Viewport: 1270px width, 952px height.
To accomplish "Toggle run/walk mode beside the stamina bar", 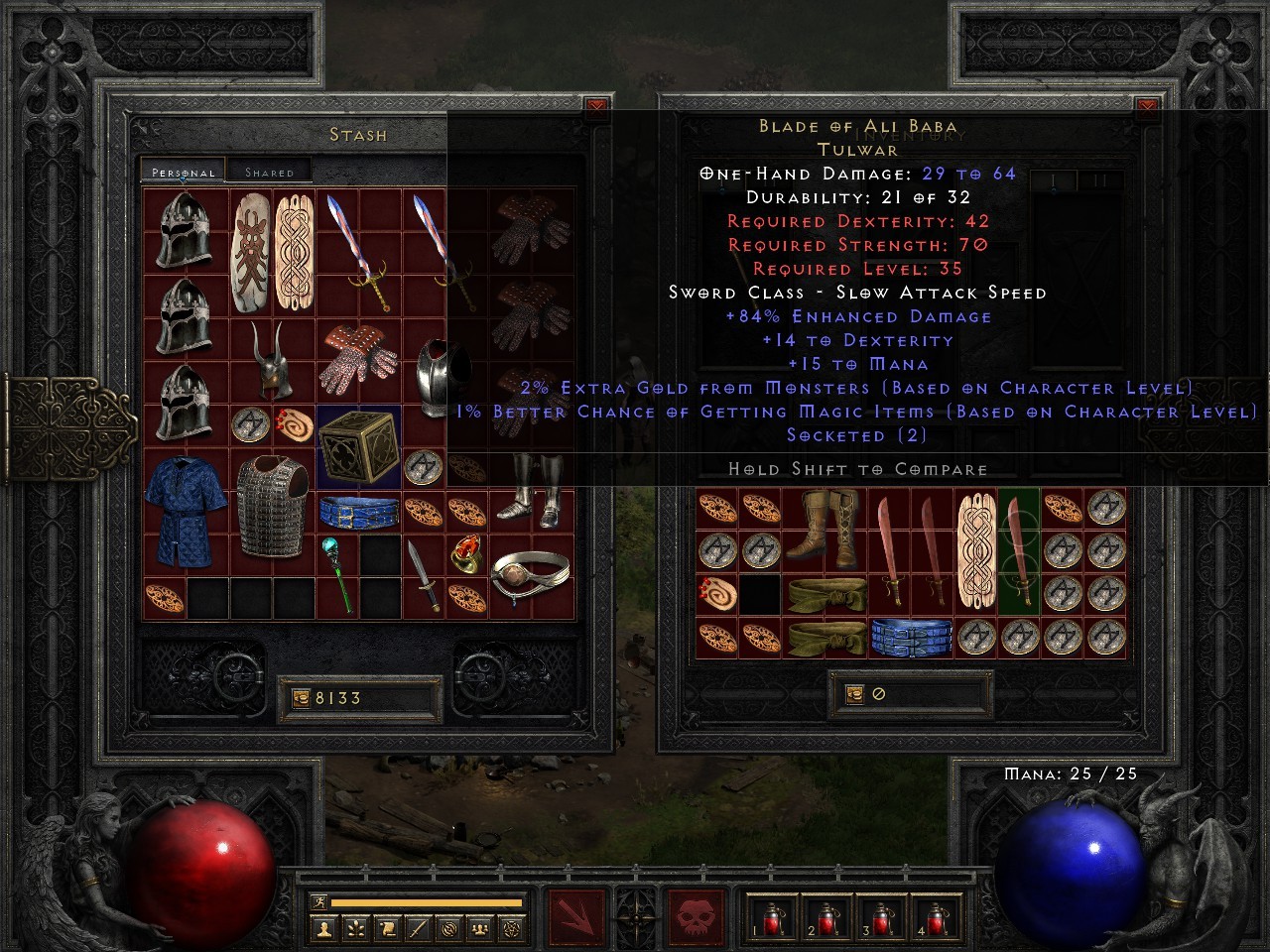I will click(319, 903).
